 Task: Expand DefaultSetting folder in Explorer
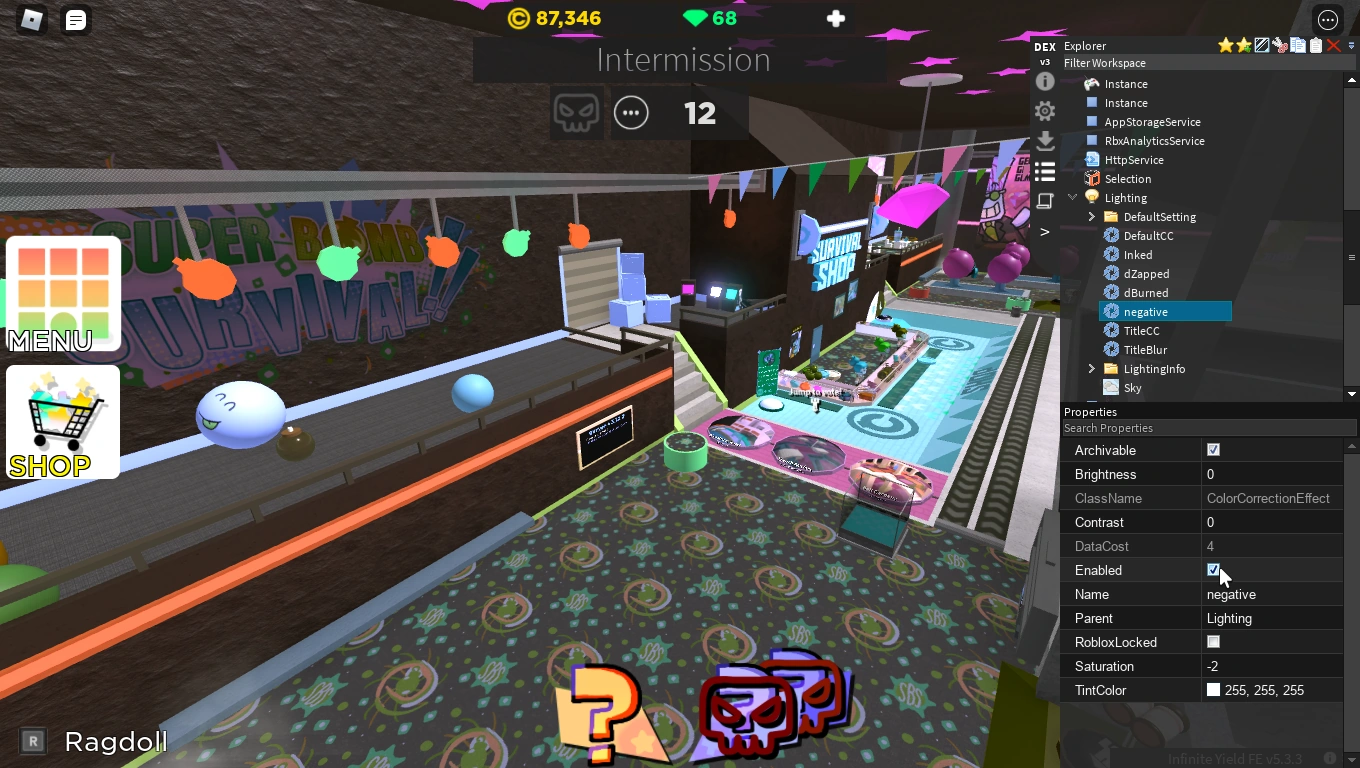(1091, 216)
